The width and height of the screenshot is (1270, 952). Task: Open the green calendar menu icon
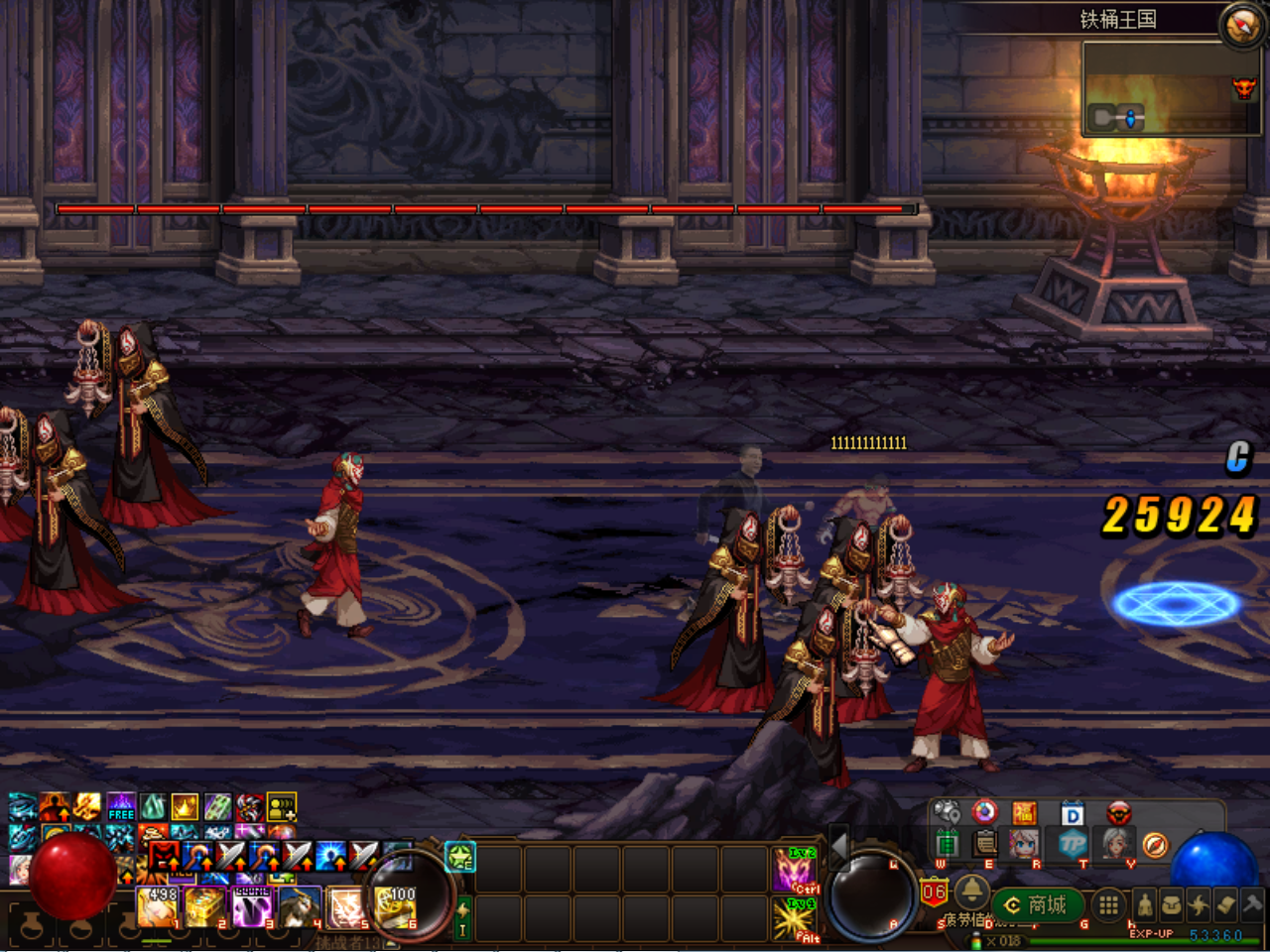947,844
